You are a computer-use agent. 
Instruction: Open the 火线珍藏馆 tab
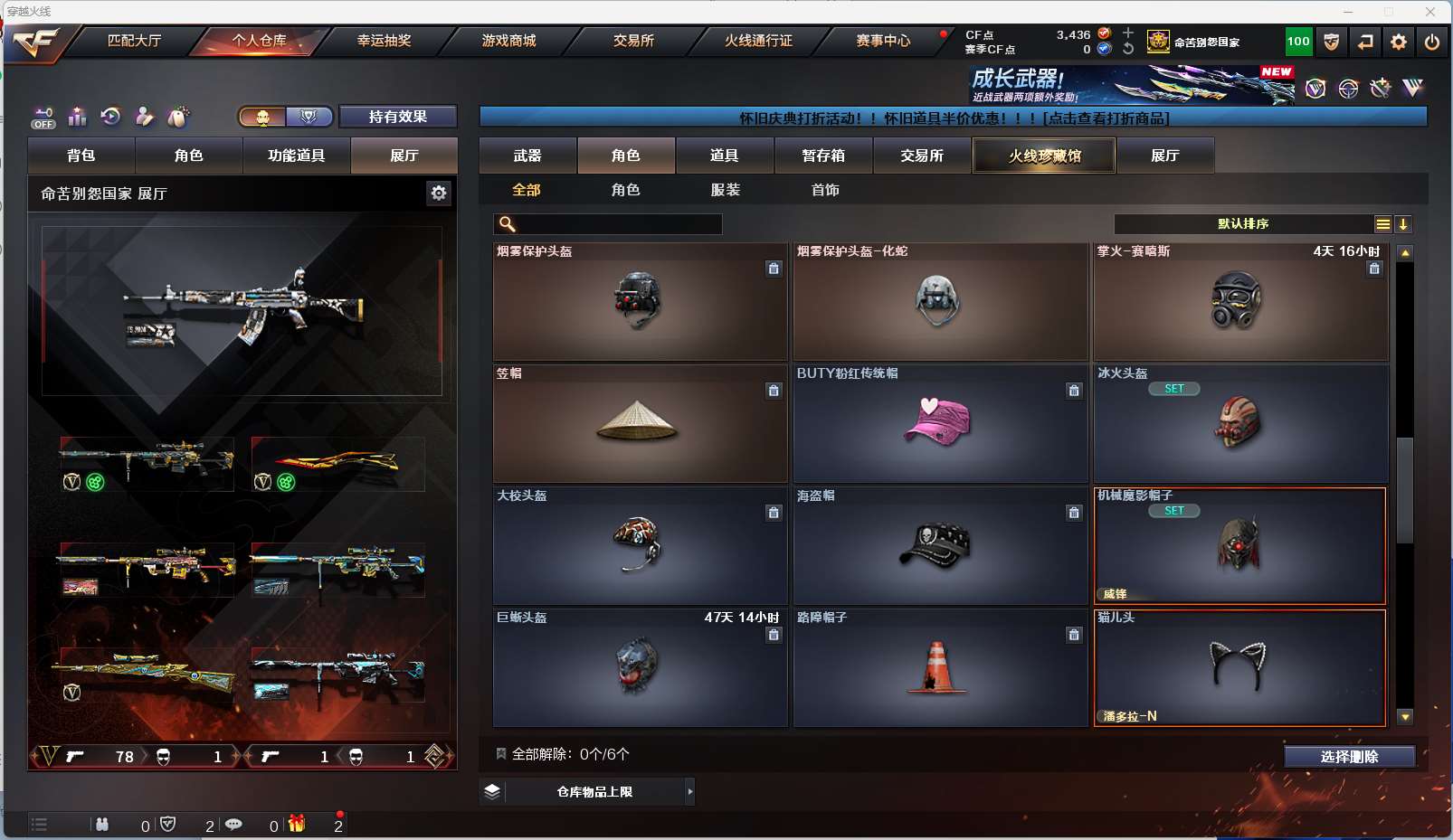coord(1044,156)
